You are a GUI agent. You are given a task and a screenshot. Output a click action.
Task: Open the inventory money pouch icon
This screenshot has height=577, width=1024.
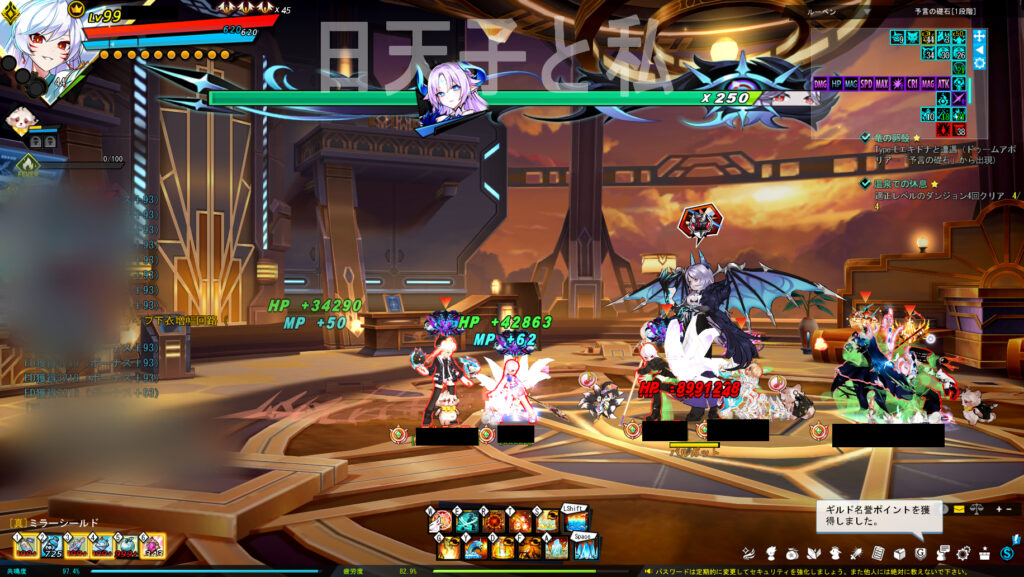pyautogui.click(x=792, y=553)
